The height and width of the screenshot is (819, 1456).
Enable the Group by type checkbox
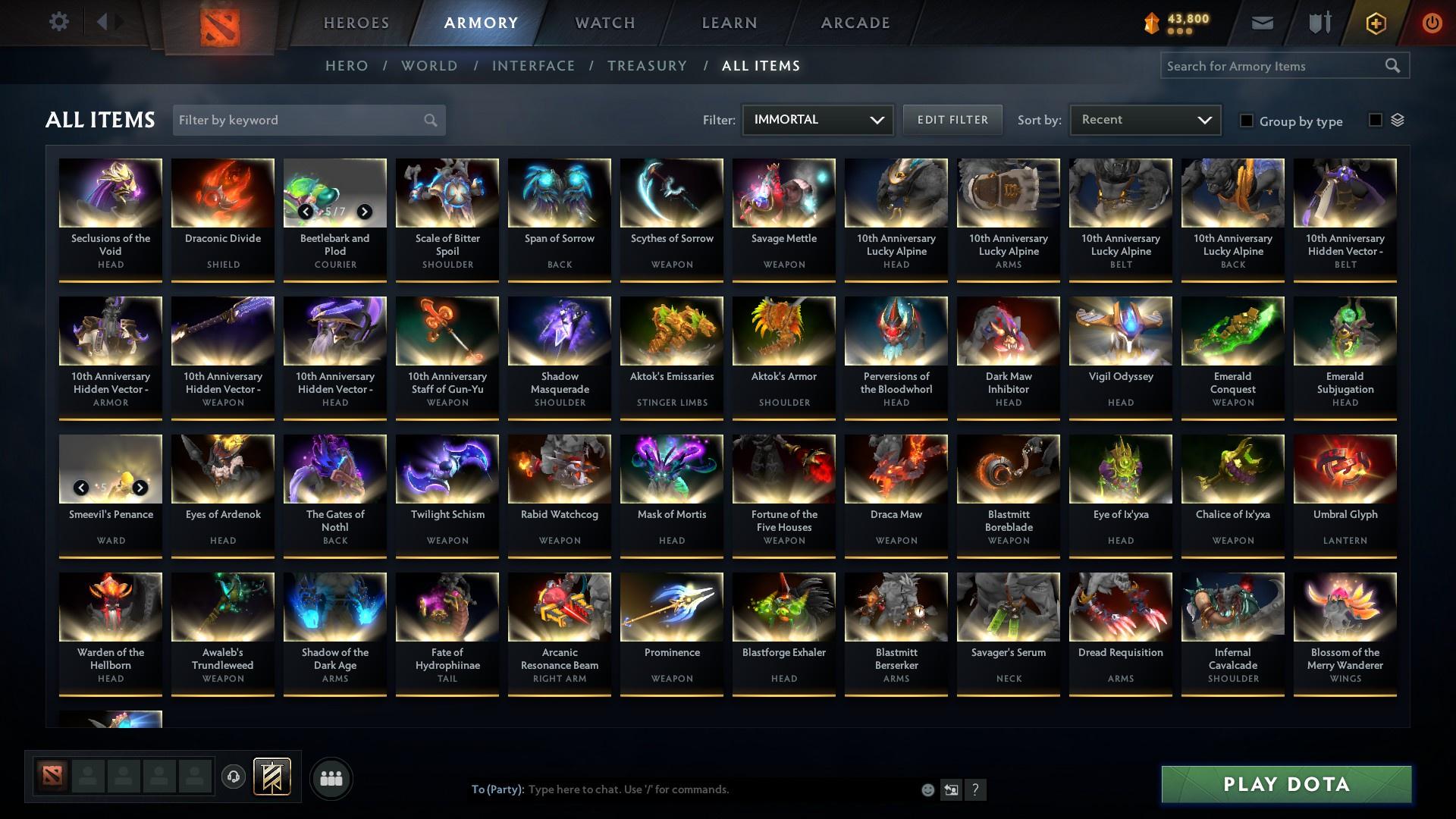click(1247, 121)
